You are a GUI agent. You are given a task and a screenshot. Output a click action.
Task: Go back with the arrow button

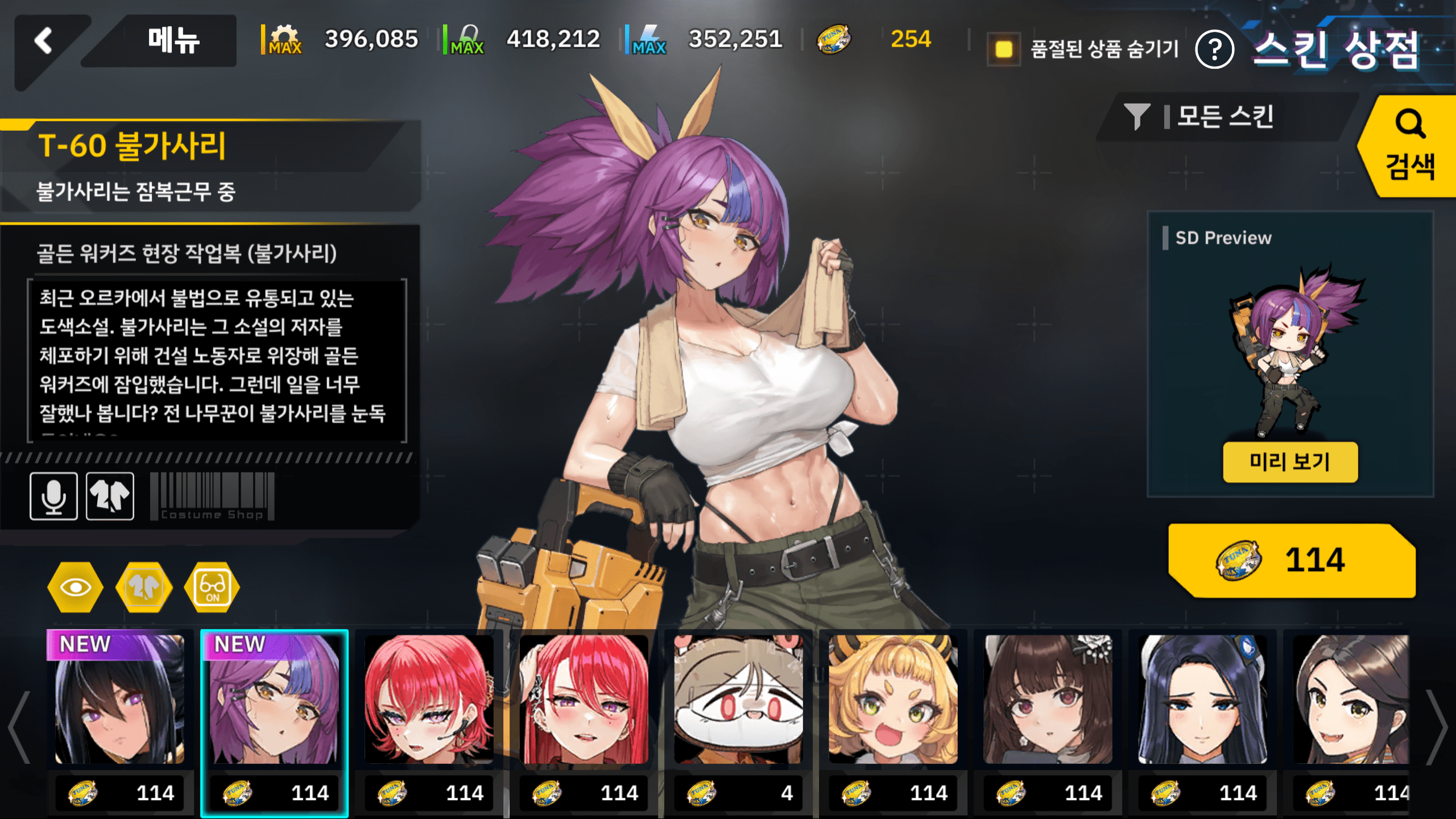tap(44, 41)
